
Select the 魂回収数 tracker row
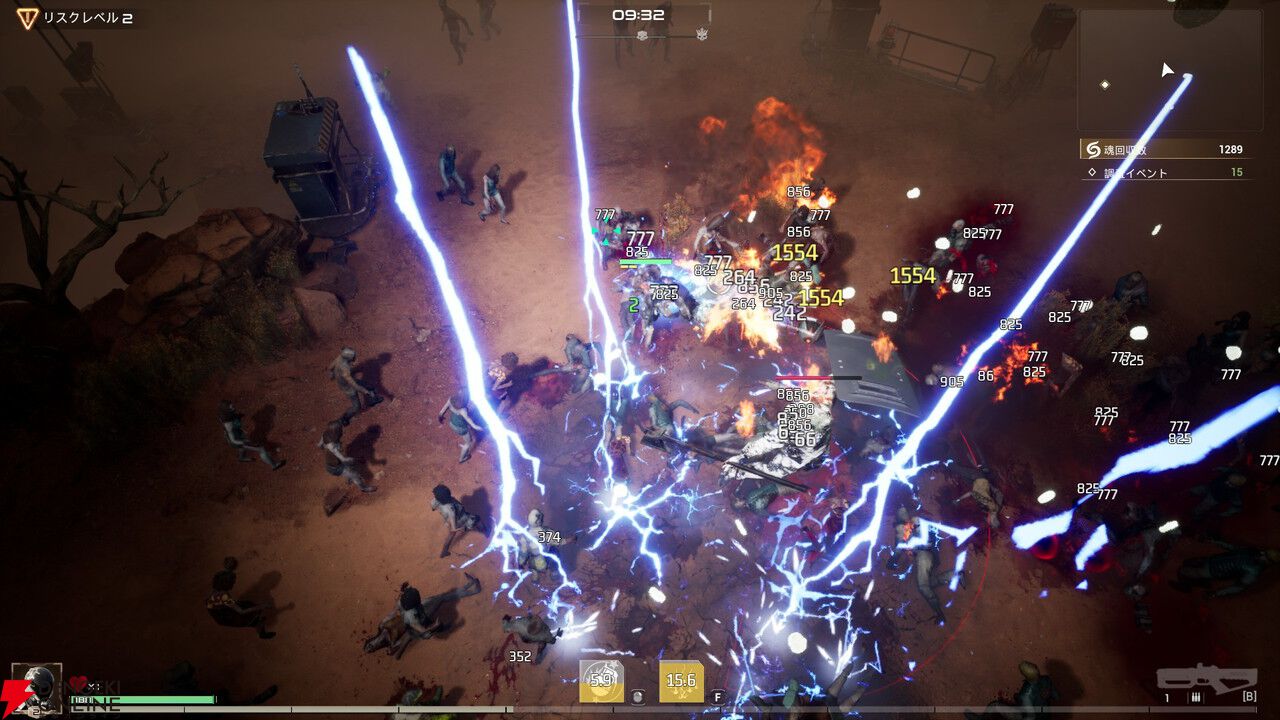[x=1165, y=149]
